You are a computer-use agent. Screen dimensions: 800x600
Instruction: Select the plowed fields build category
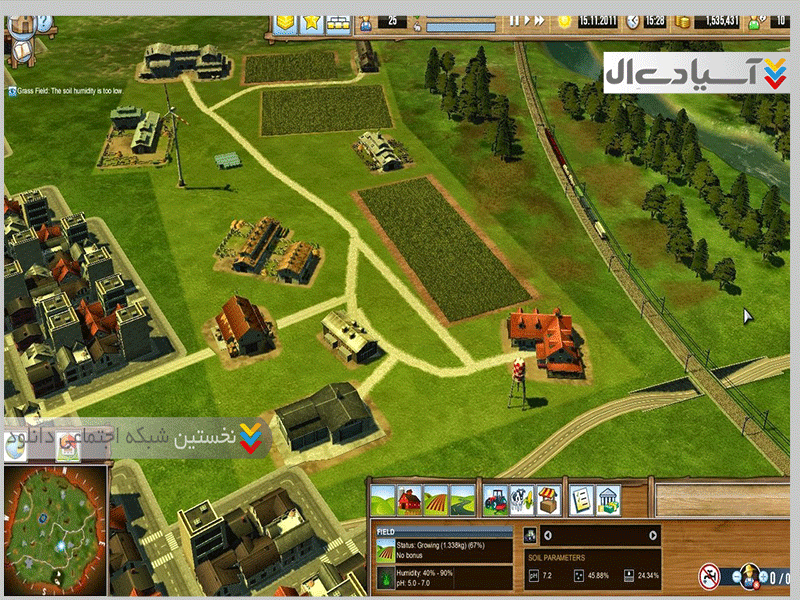[437, 497]
